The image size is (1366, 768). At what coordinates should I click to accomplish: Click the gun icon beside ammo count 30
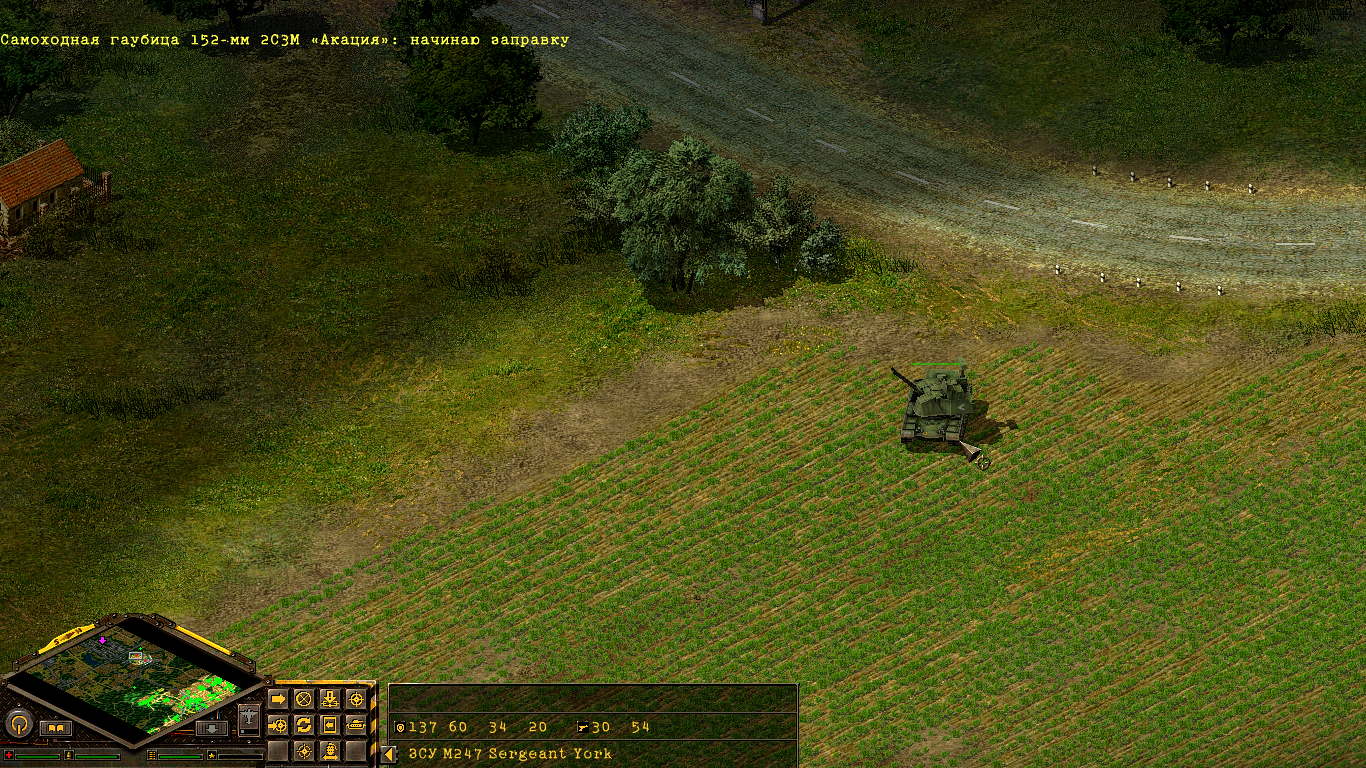(581, 728)
